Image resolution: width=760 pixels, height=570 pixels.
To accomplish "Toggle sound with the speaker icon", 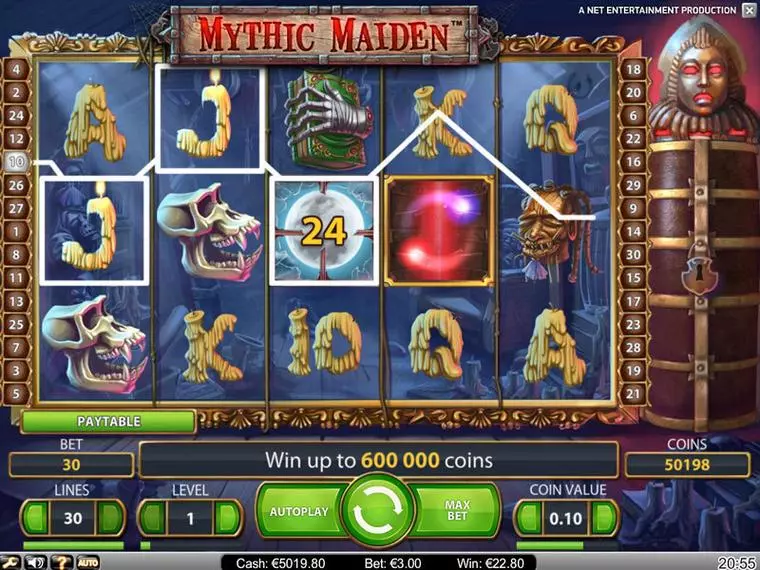I will [37, 562].
